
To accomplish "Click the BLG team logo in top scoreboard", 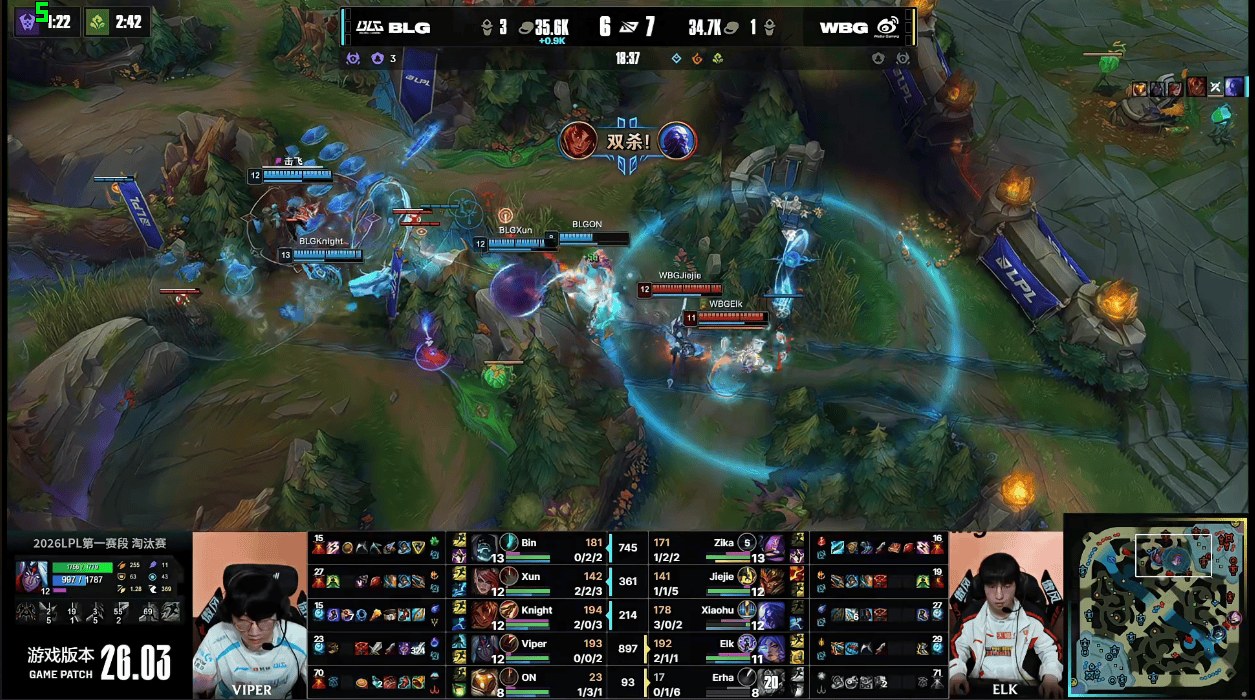I will point(371,27).
